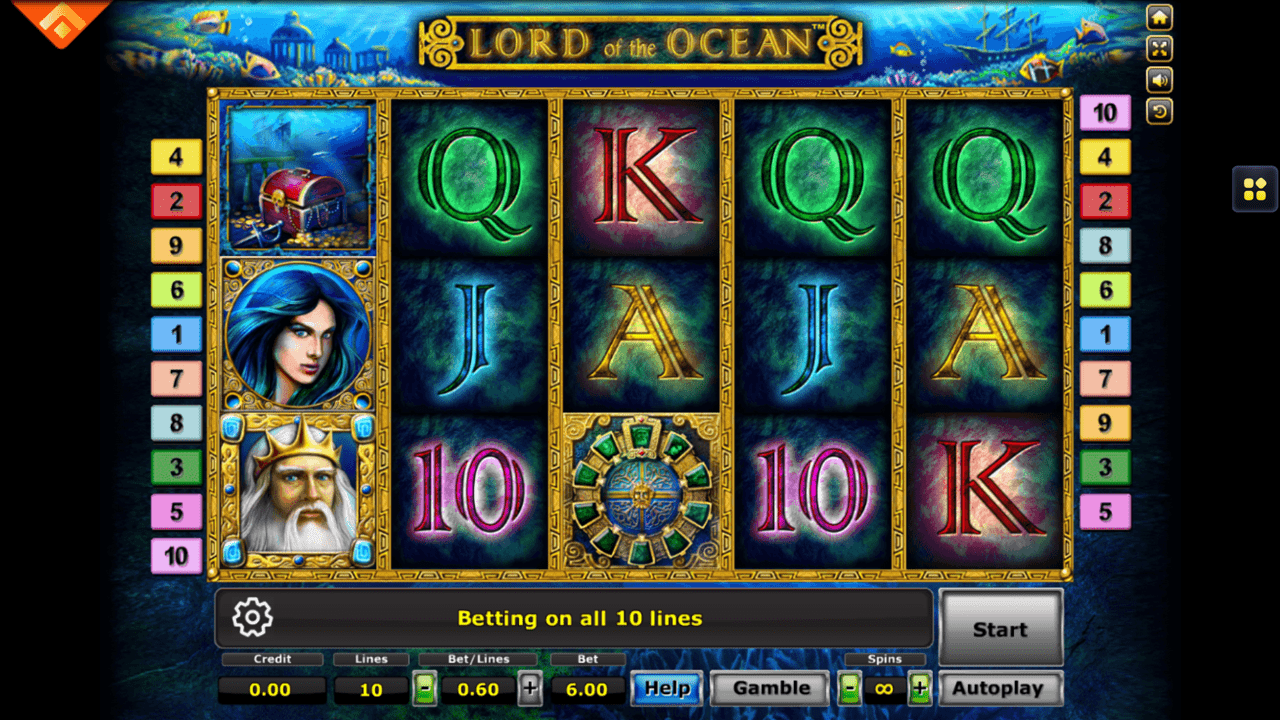This screenshot has height=720, width=1280.
Task: Click the home lobby icon
Action: (x=1158, y=17)
